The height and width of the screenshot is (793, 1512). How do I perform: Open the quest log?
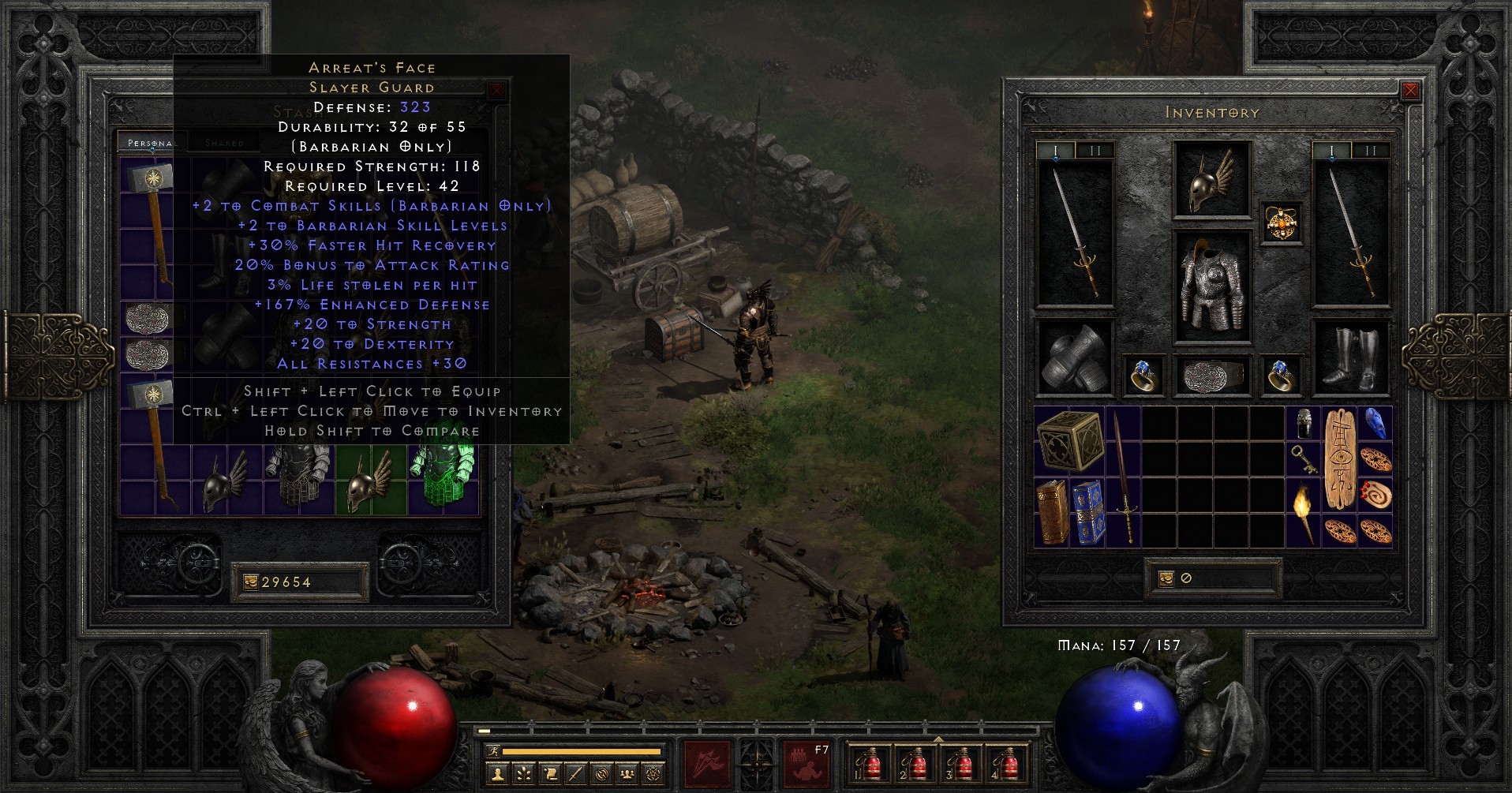(x=550, y=775)
